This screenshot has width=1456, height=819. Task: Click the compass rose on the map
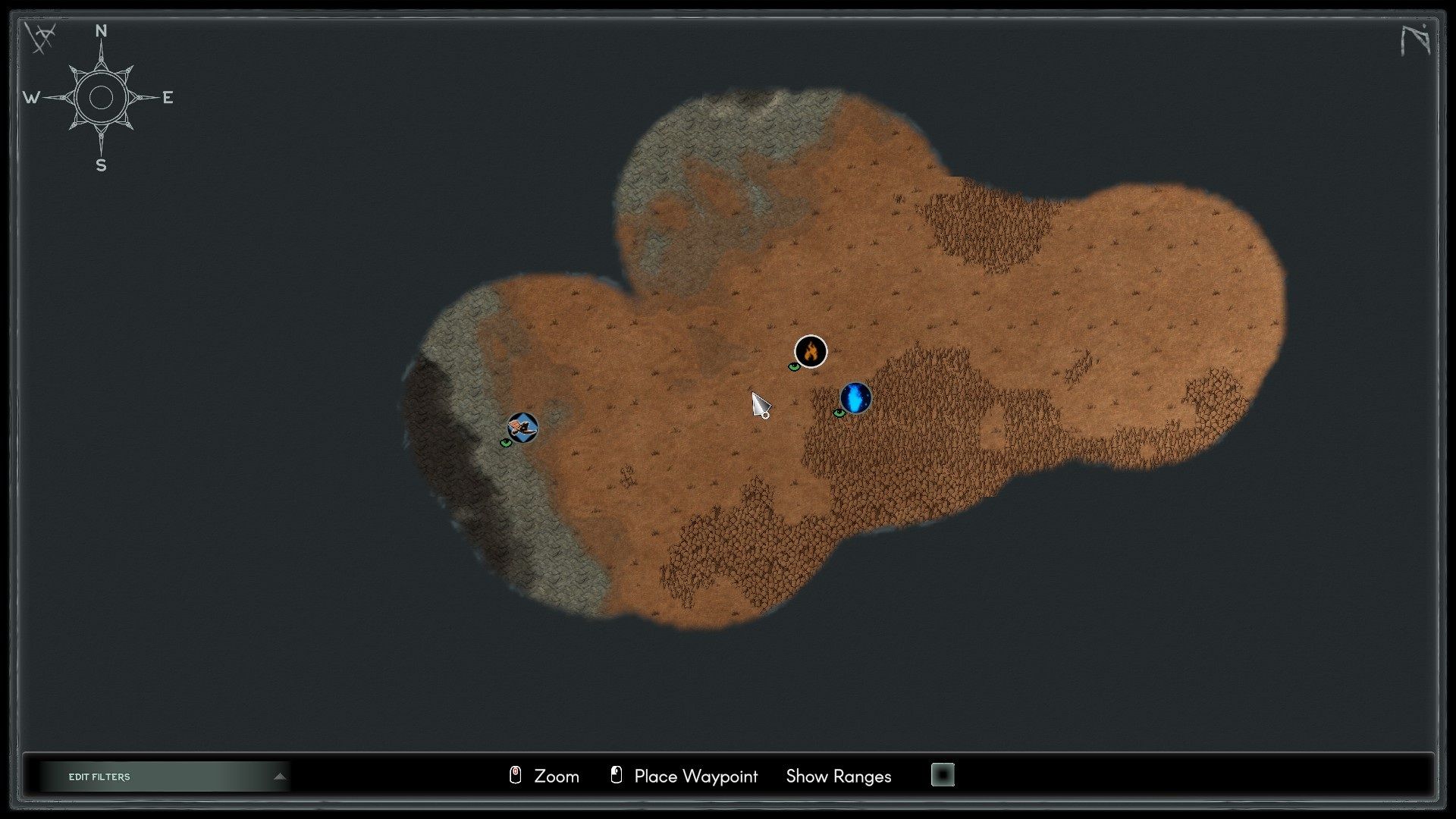[101, 98]
